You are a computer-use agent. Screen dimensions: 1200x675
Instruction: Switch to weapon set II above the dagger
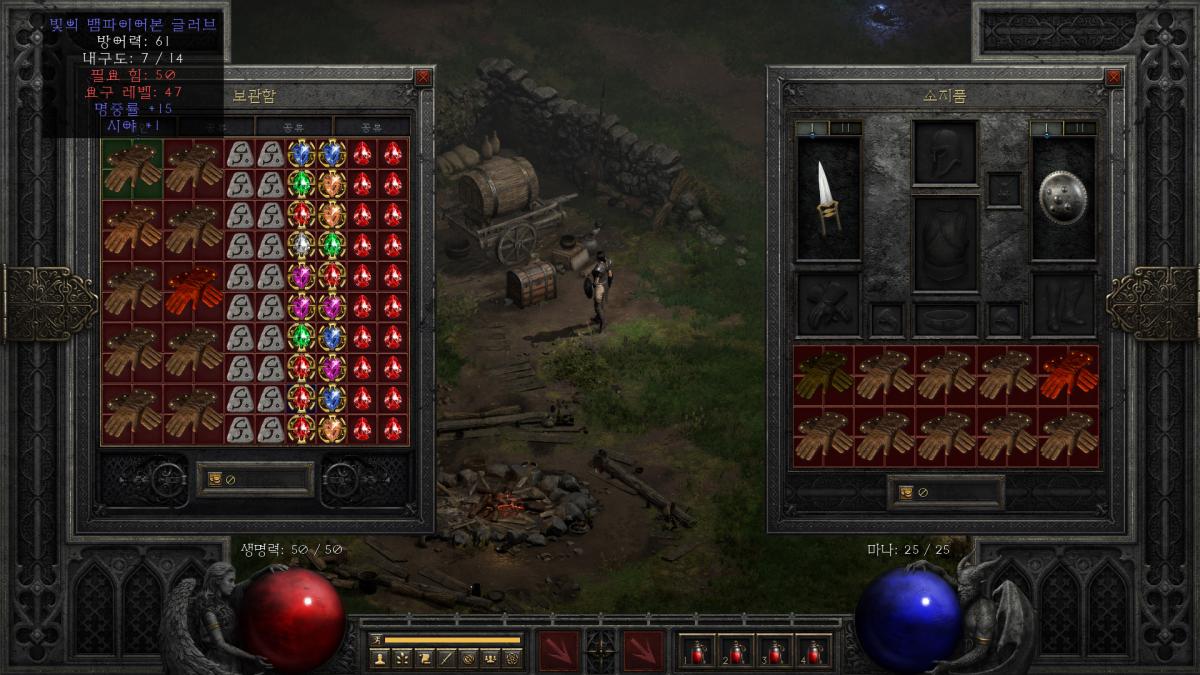coord(845,128)
